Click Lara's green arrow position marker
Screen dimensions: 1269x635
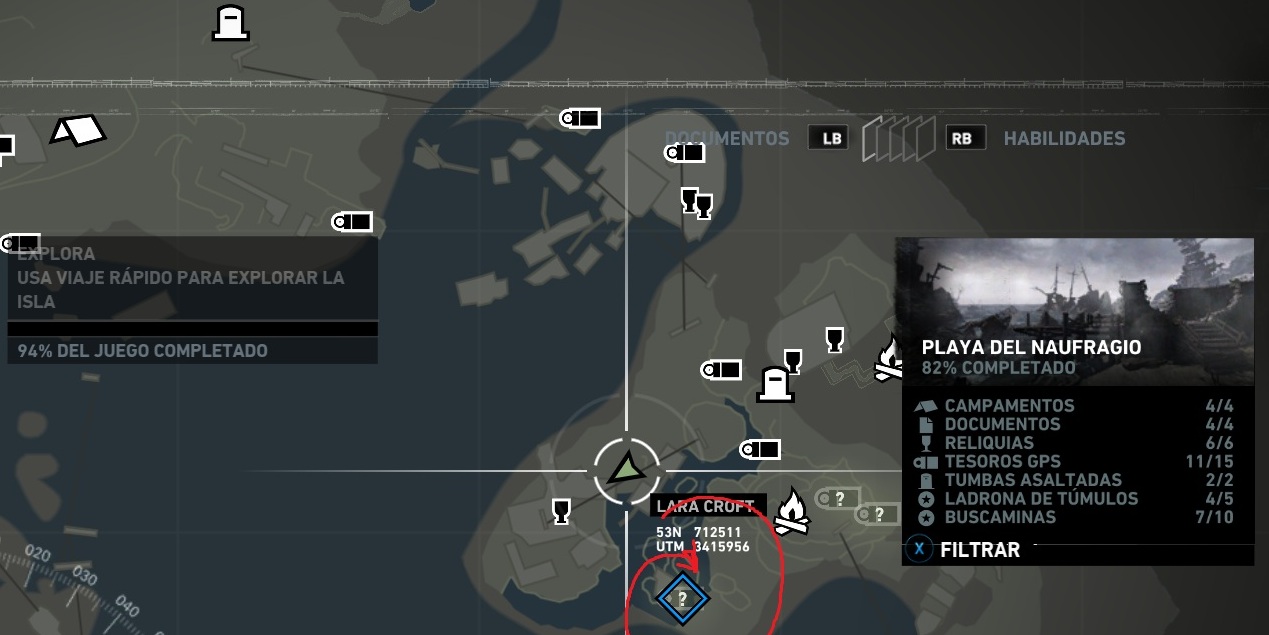coord(627,468)
